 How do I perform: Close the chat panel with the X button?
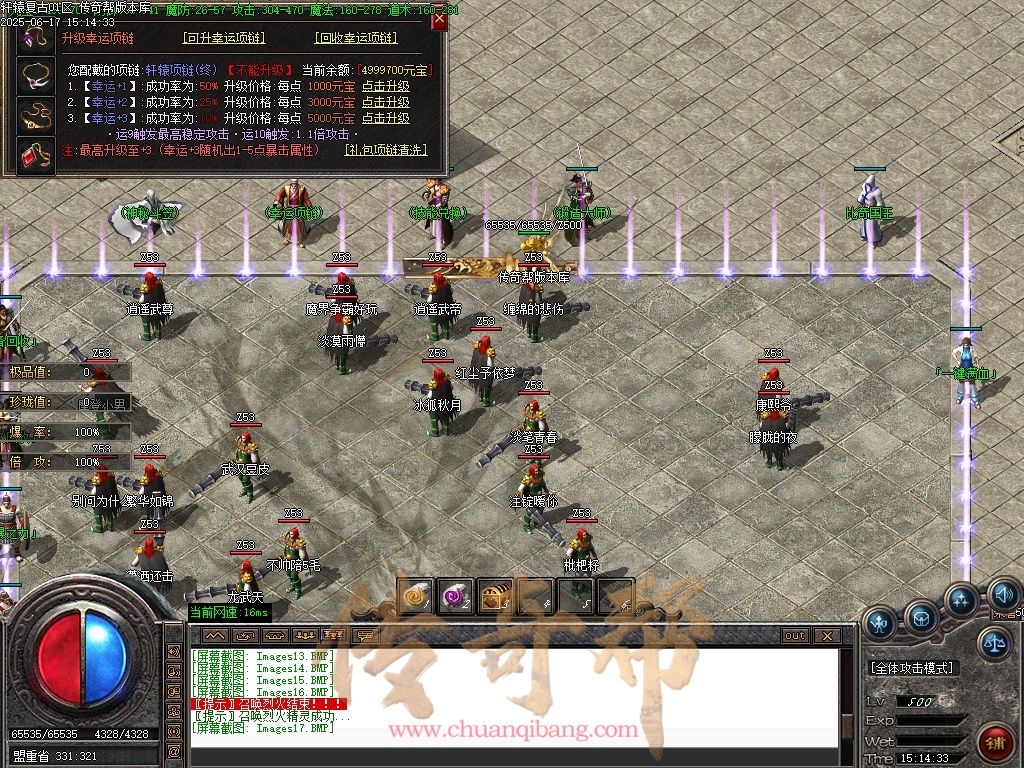pyautogui.click(x=826, y=635)
